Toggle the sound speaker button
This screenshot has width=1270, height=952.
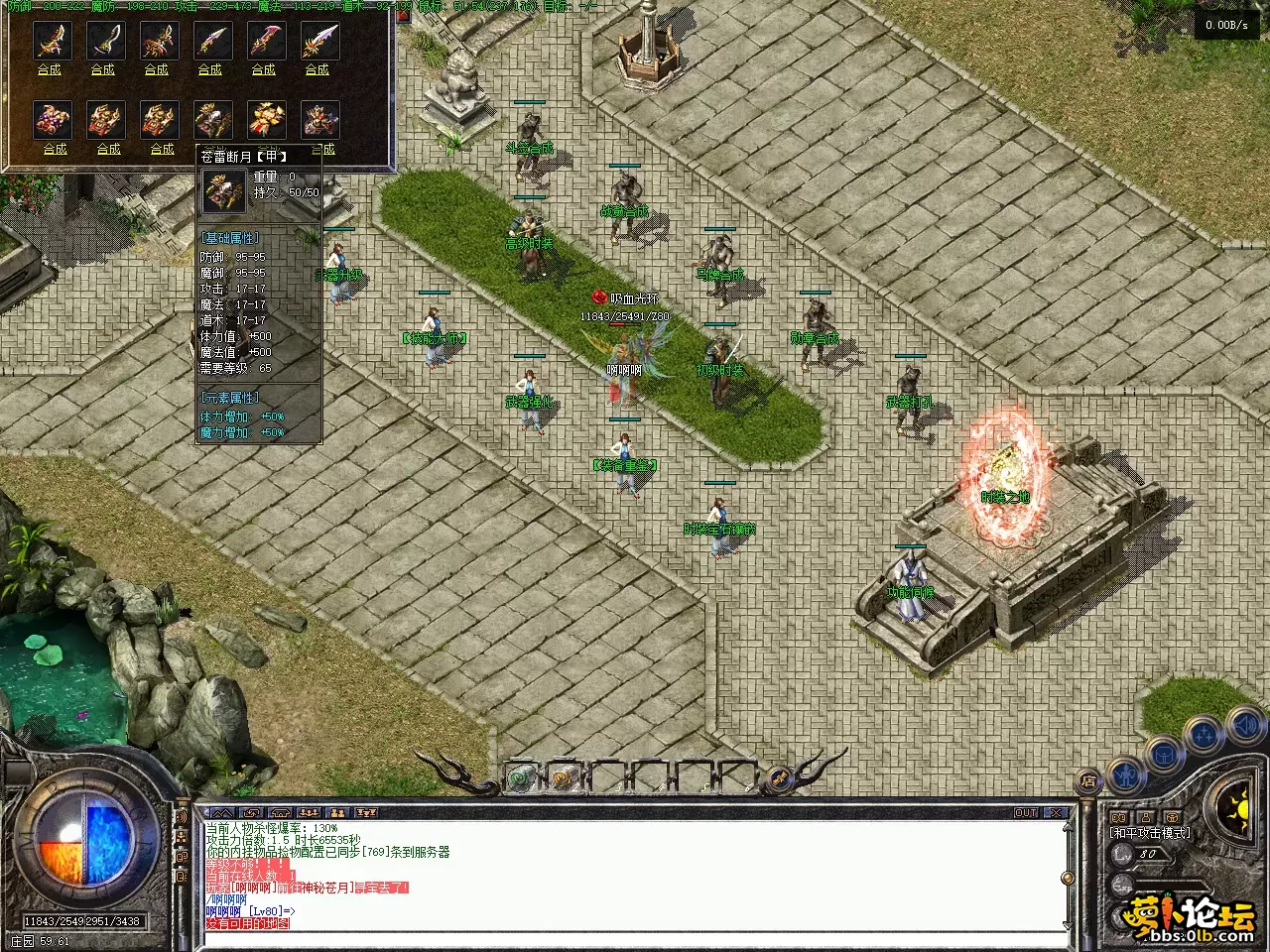point(1243,726)
